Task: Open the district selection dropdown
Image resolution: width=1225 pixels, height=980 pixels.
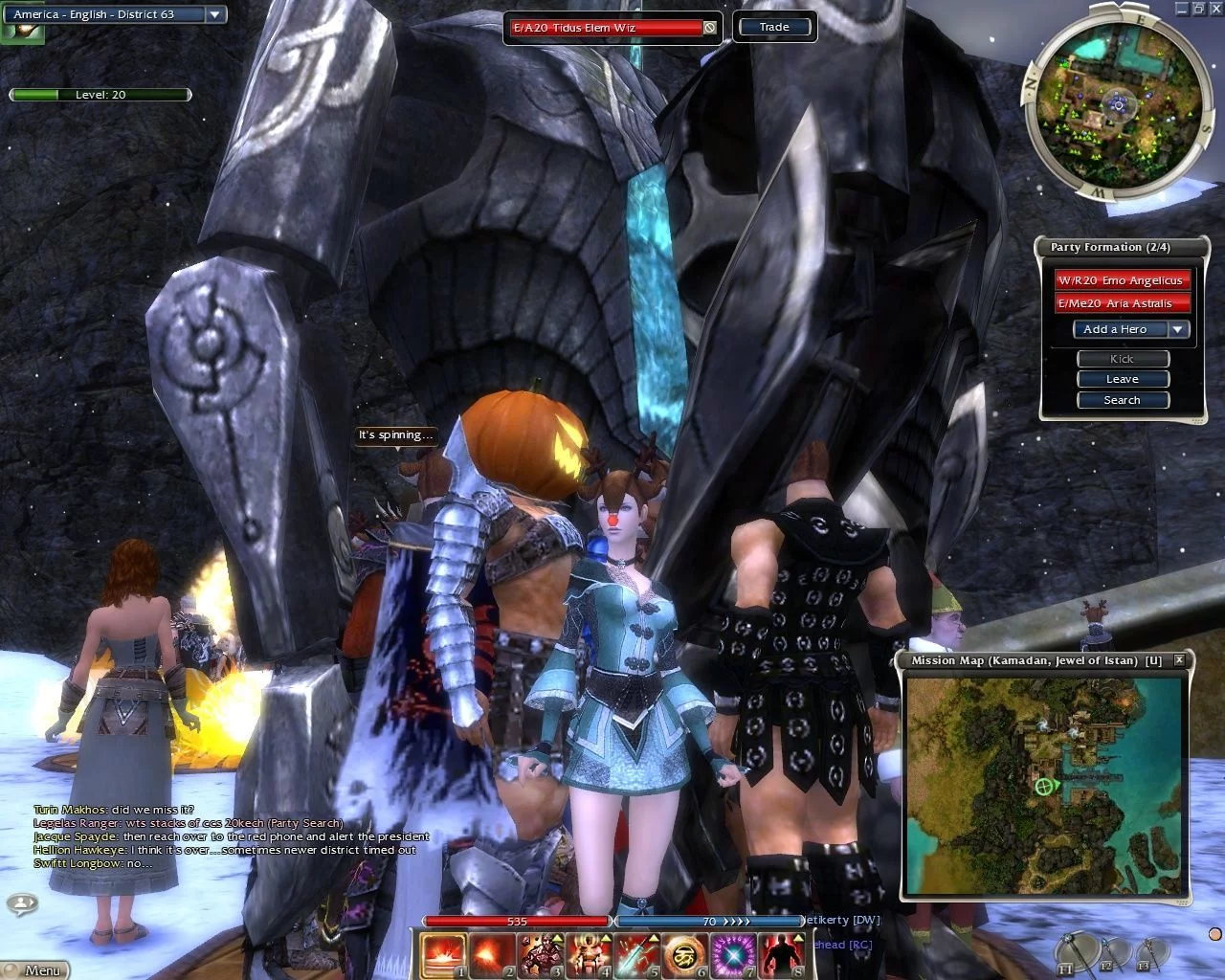Action: pos(215,14)
